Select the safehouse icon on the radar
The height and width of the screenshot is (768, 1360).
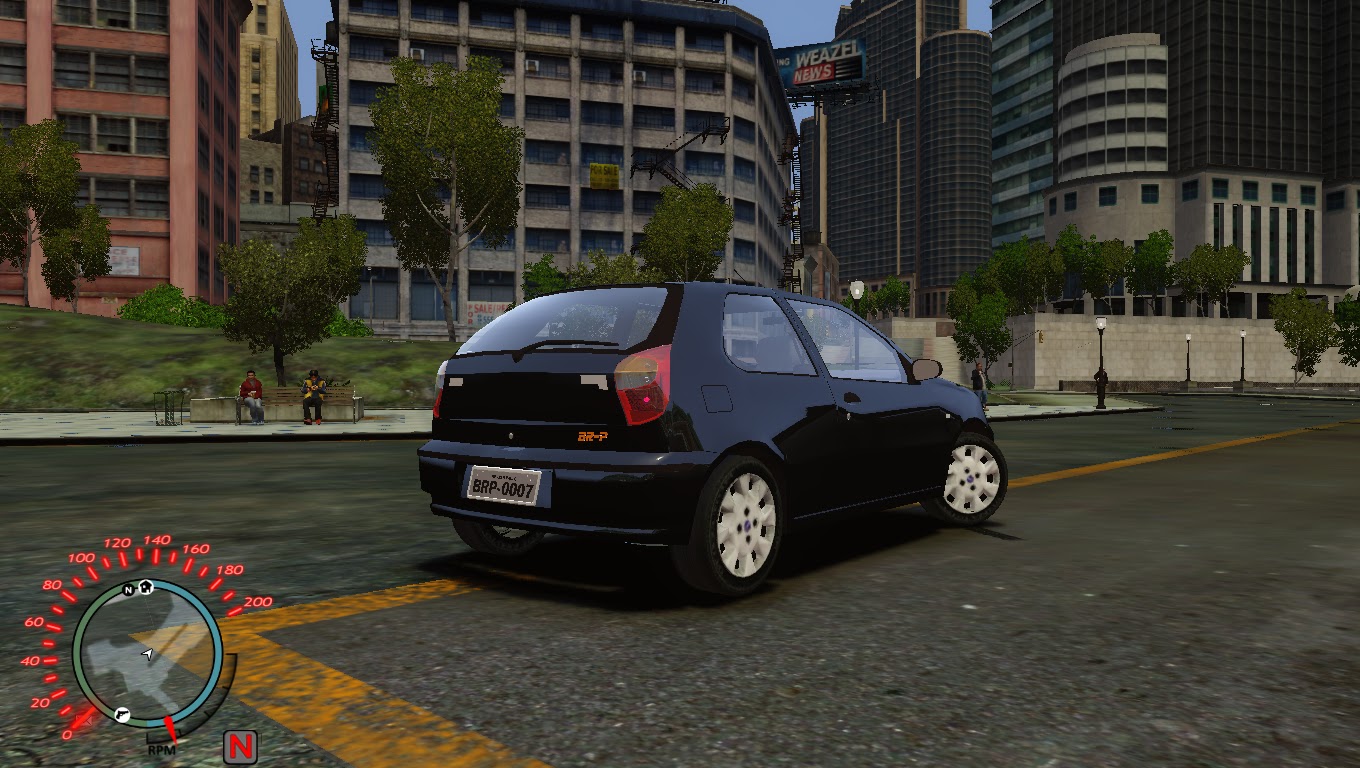click(x=146, y=587)
